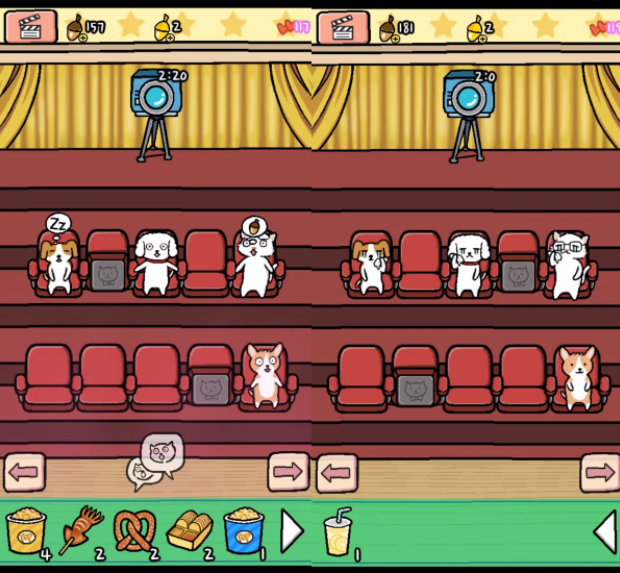Select the lemonade cup with straw

pyautogui.click(x=338, y=530)
